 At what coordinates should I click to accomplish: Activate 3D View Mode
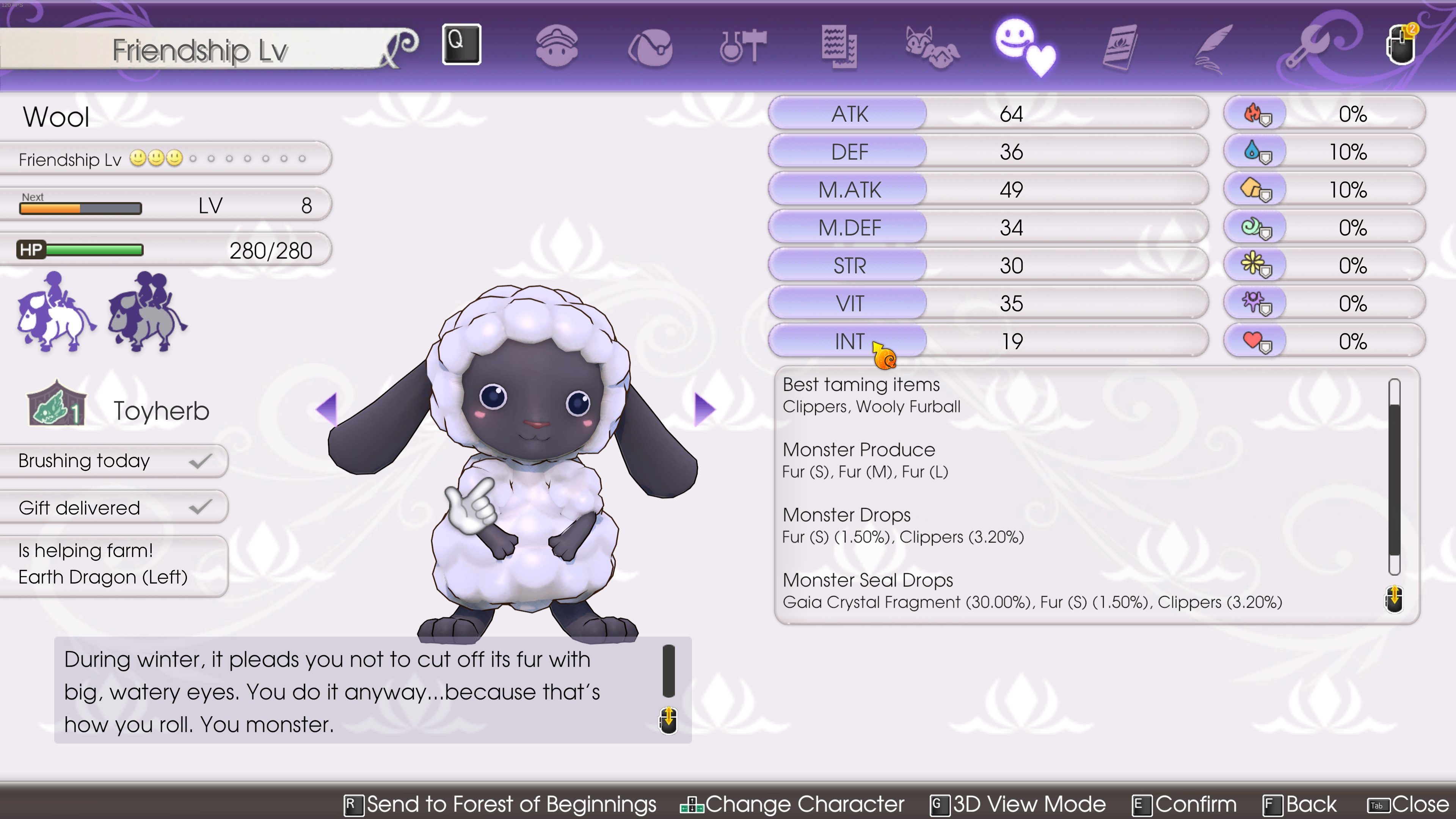click(x=1018, y=804)
